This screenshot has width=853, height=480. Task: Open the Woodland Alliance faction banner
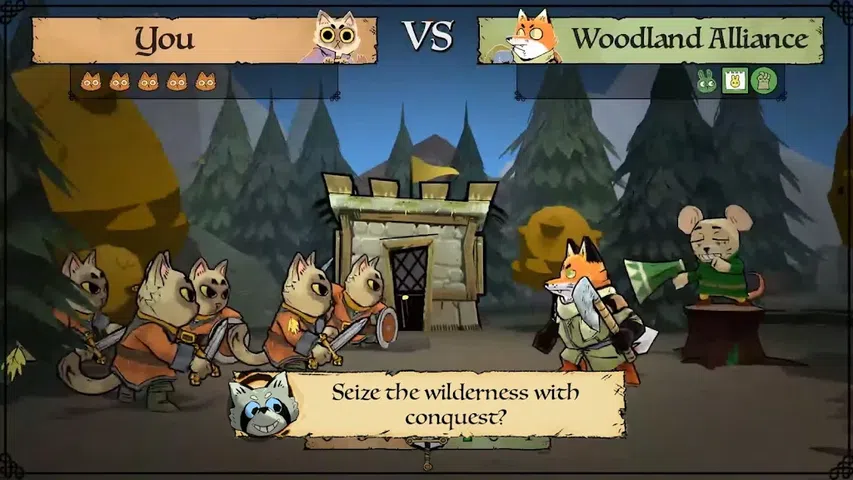688,40
